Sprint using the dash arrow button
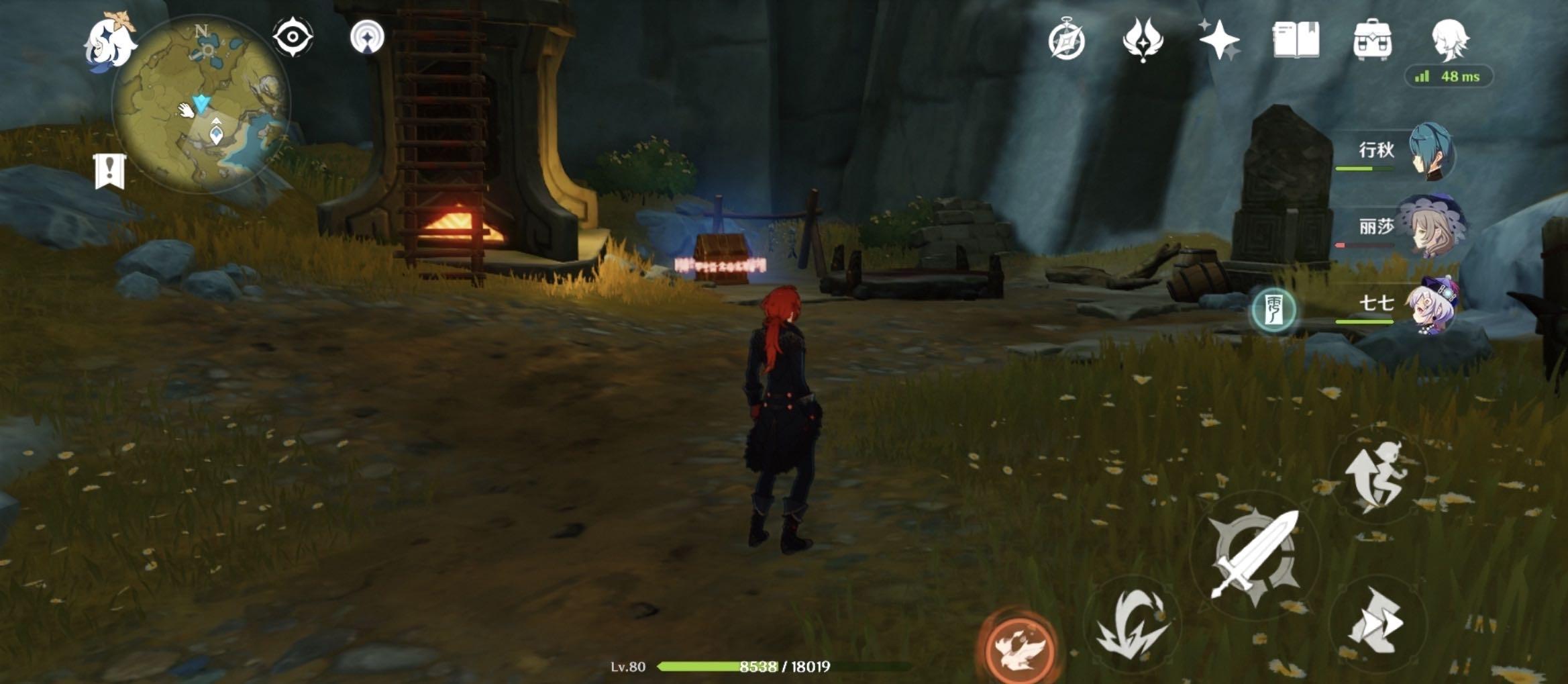 1377,622
